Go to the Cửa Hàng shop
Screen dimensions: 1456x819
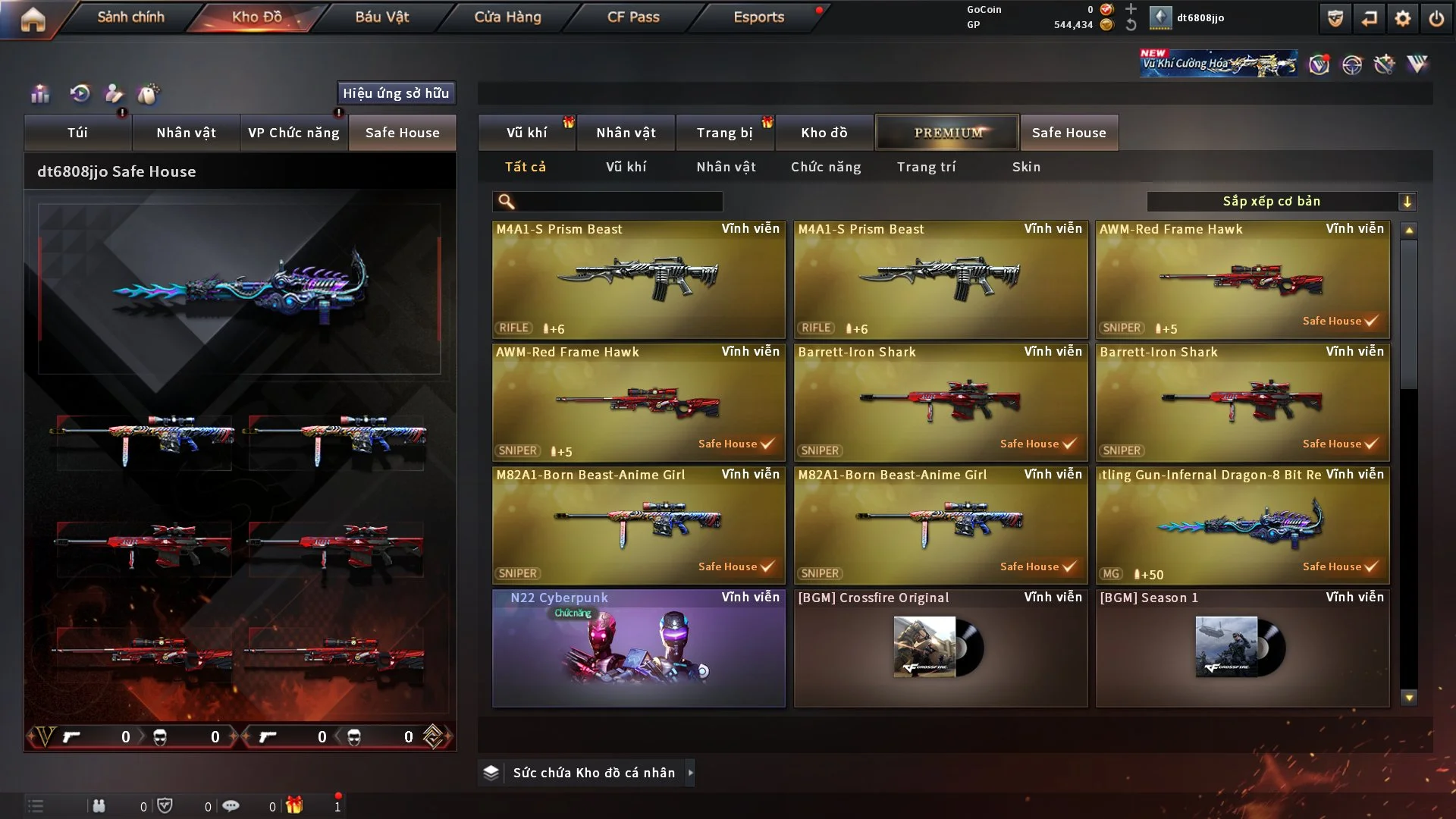click(x=507, y=17)
